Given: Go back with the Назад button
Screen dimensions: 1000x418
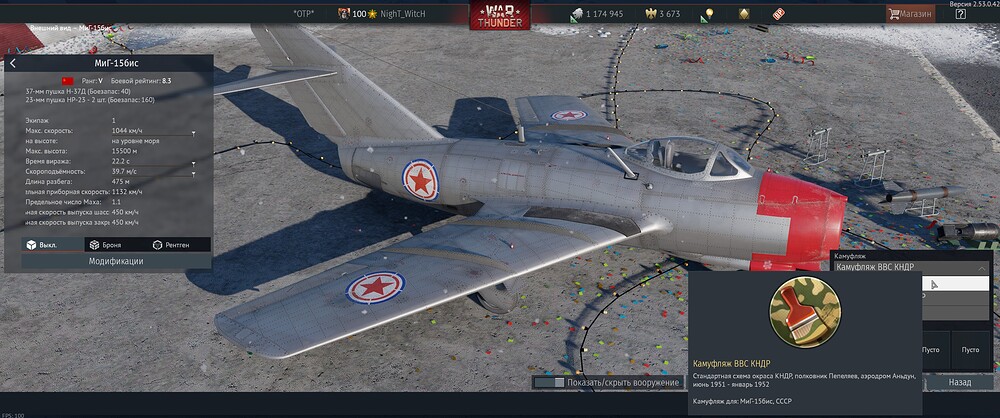Looking at the screenshot, I should [959, 382].
